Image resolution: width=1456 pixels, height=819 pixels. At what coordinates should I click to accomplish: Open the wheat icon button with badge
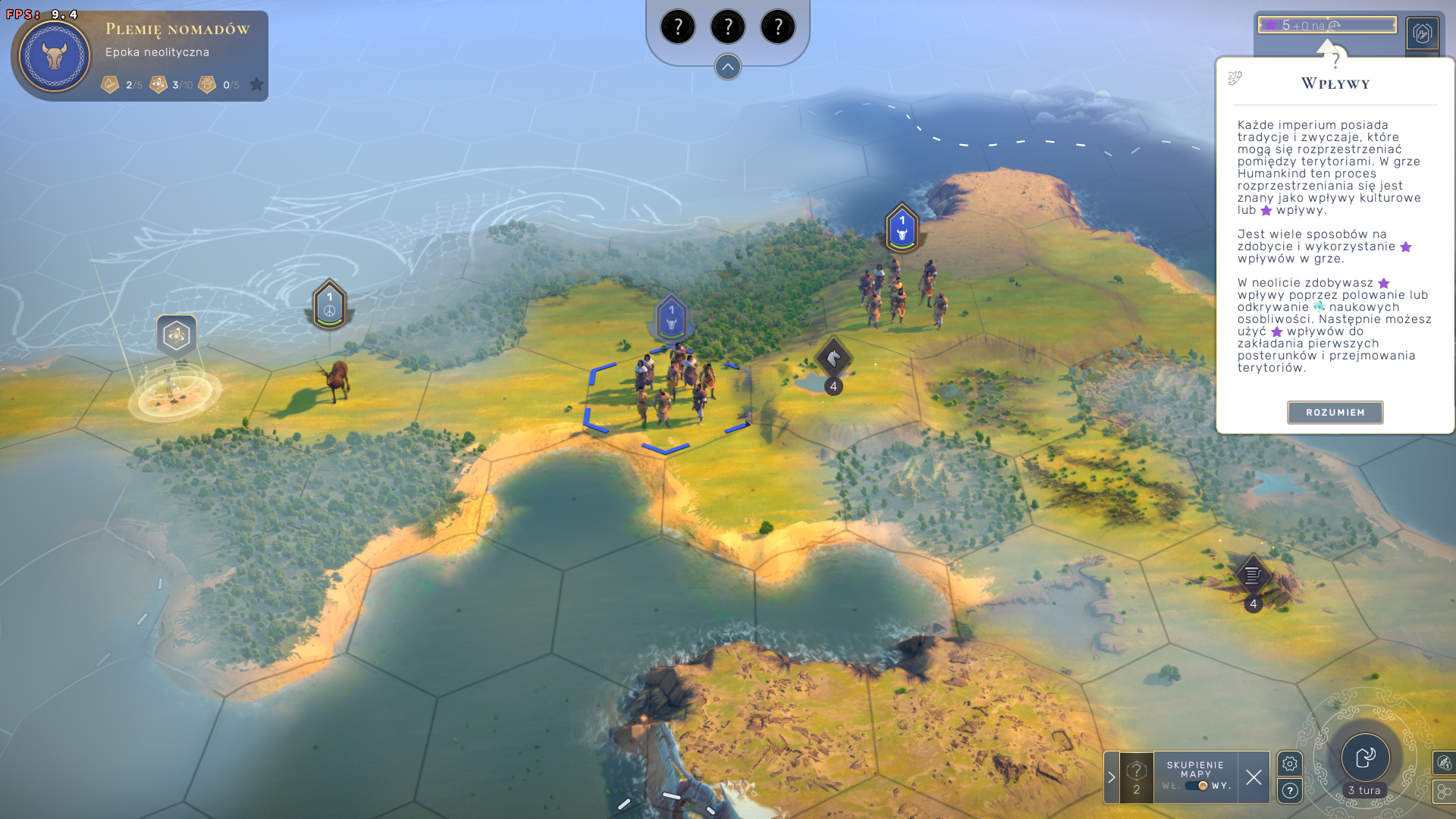pos(1443,763)
